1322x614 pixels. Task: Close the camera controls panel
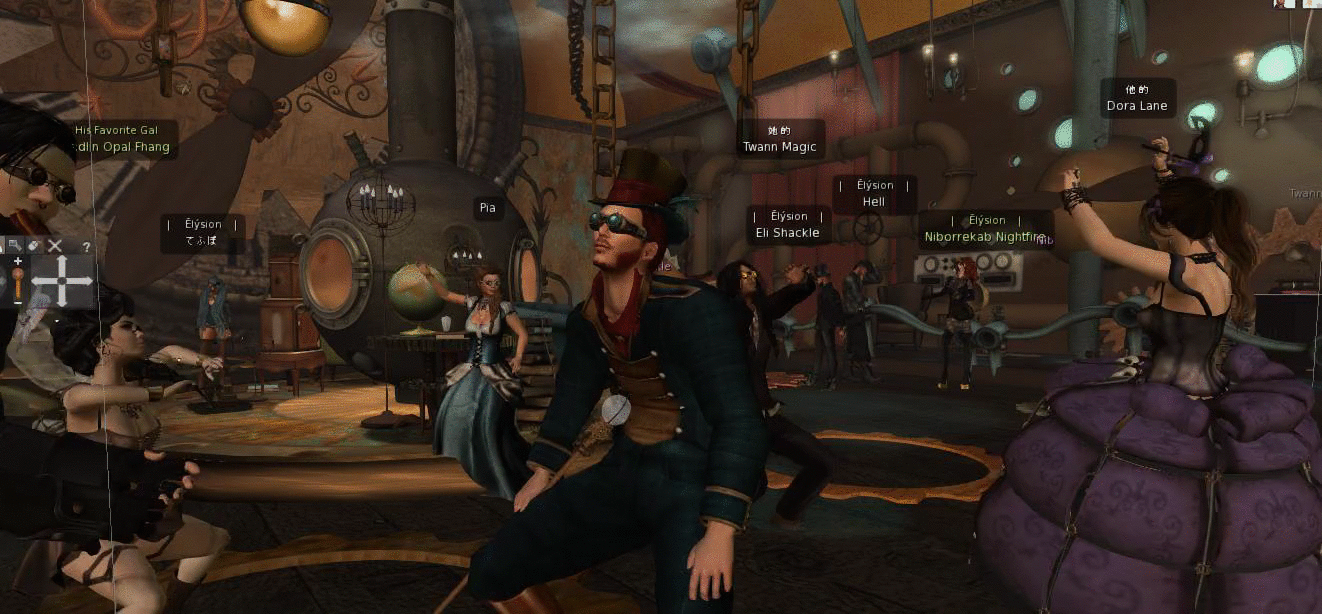[55, 245]
